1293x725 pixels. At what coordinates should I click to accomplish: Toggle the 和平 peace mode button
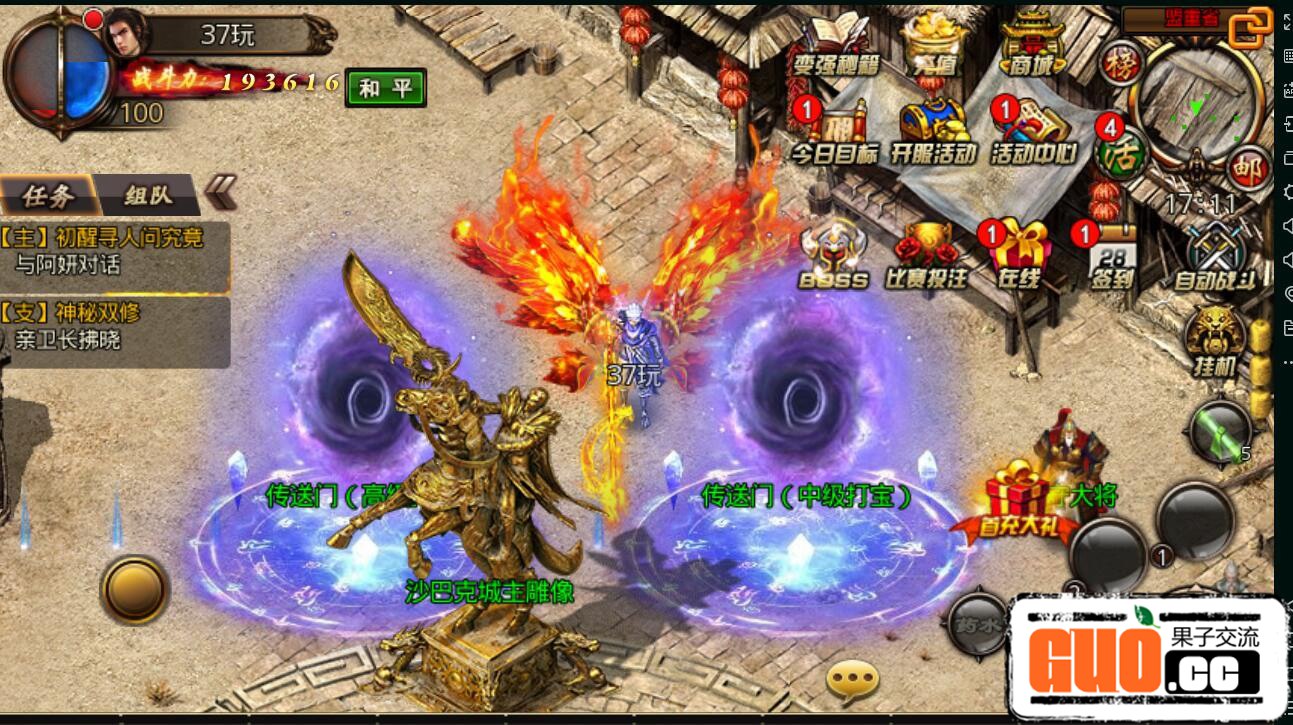(385, 88)
